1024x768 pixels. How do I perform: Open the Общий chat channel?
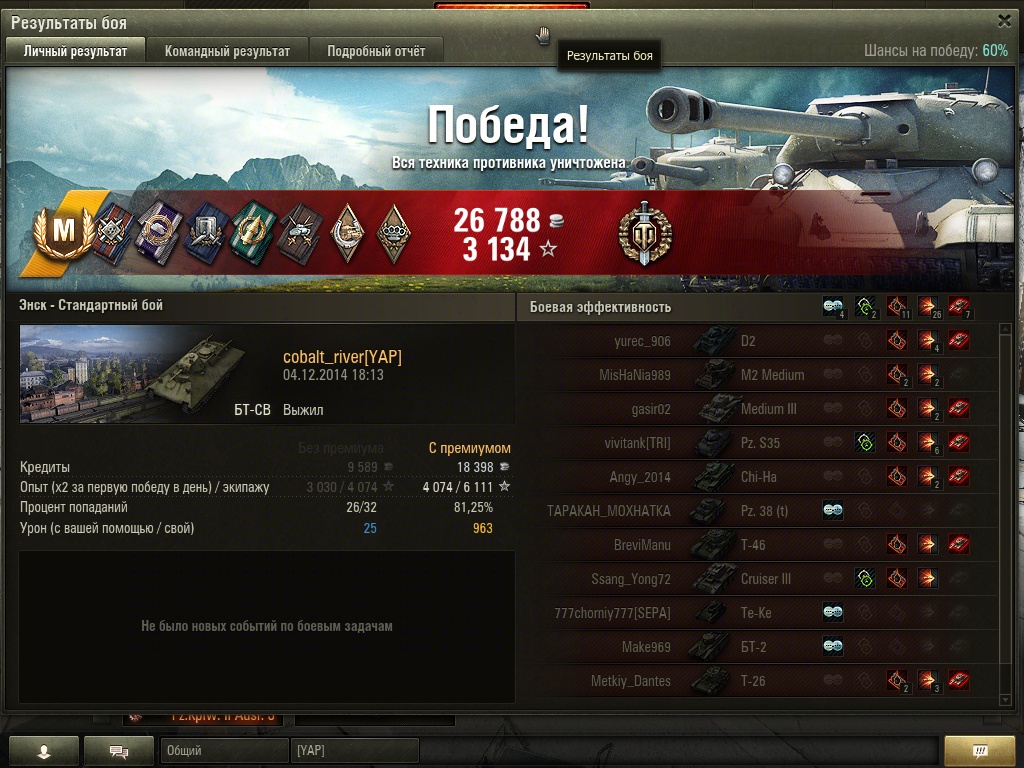(x=224, y=750)
